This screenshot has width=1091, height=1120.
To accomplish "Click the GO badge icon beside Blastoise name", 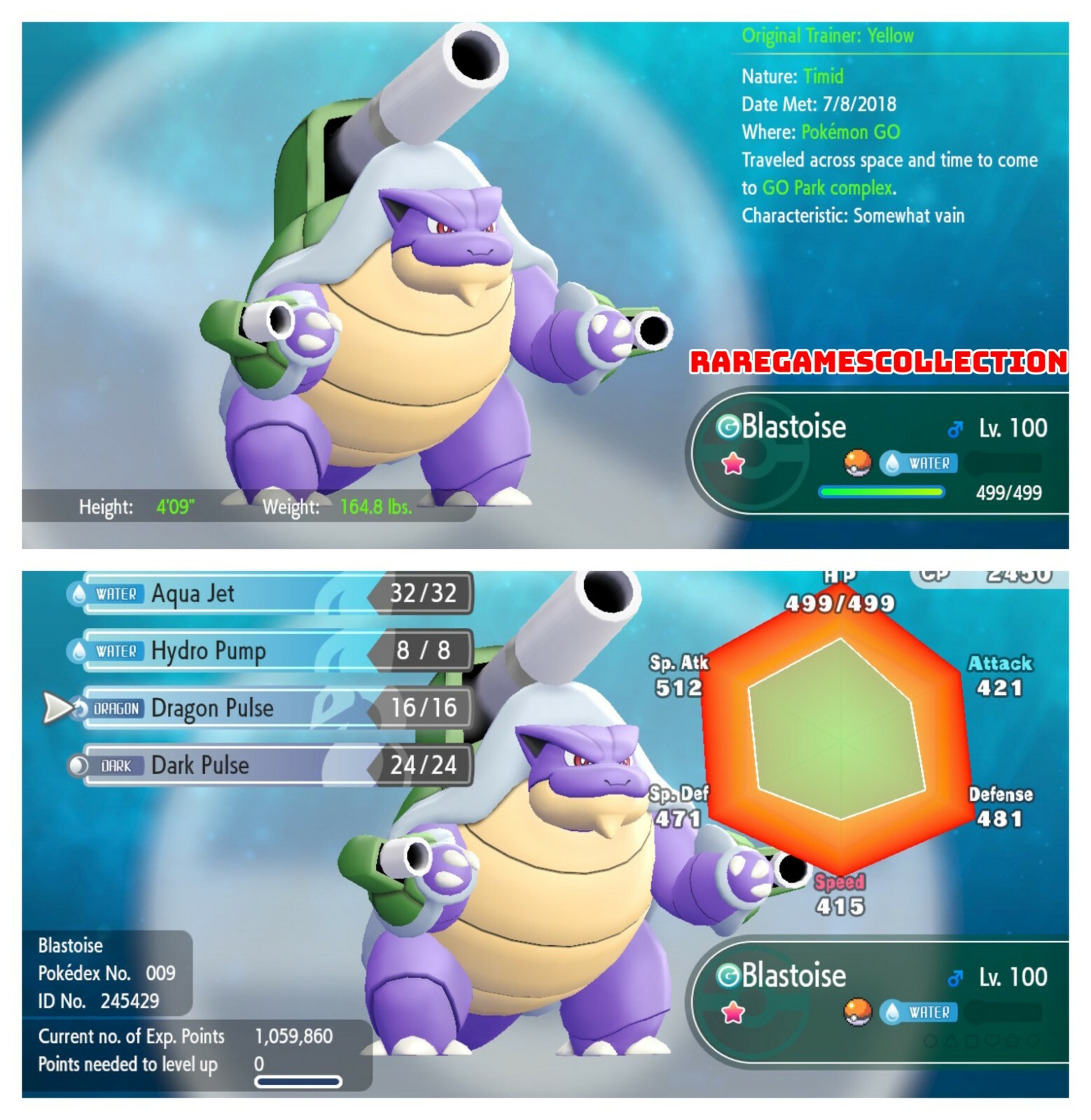I will click(x=729, y=426).
